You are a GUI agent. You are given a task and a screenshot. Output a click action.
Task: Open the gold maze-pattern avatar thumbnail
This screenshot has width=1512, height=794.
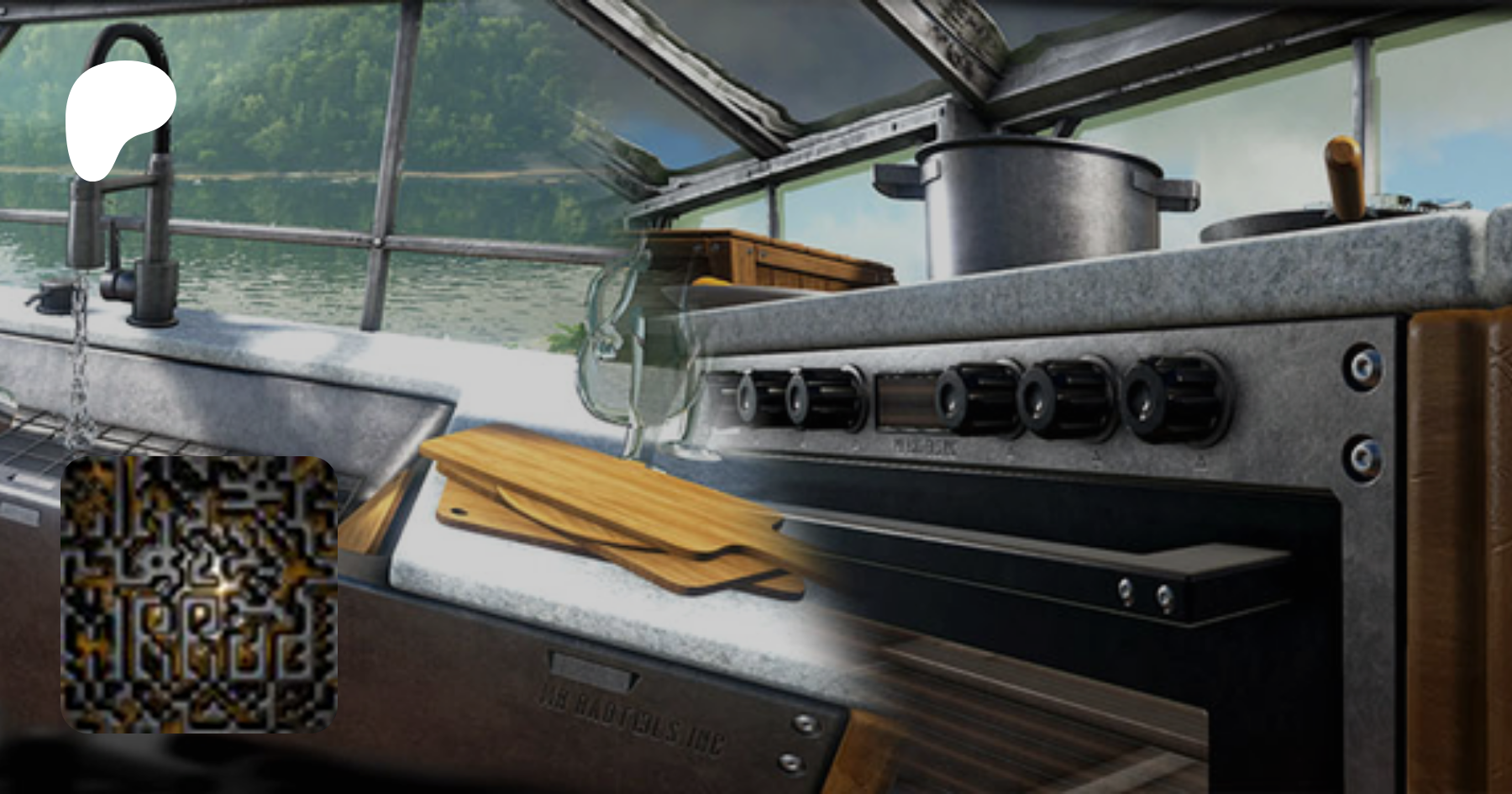(x=199, y=594)
